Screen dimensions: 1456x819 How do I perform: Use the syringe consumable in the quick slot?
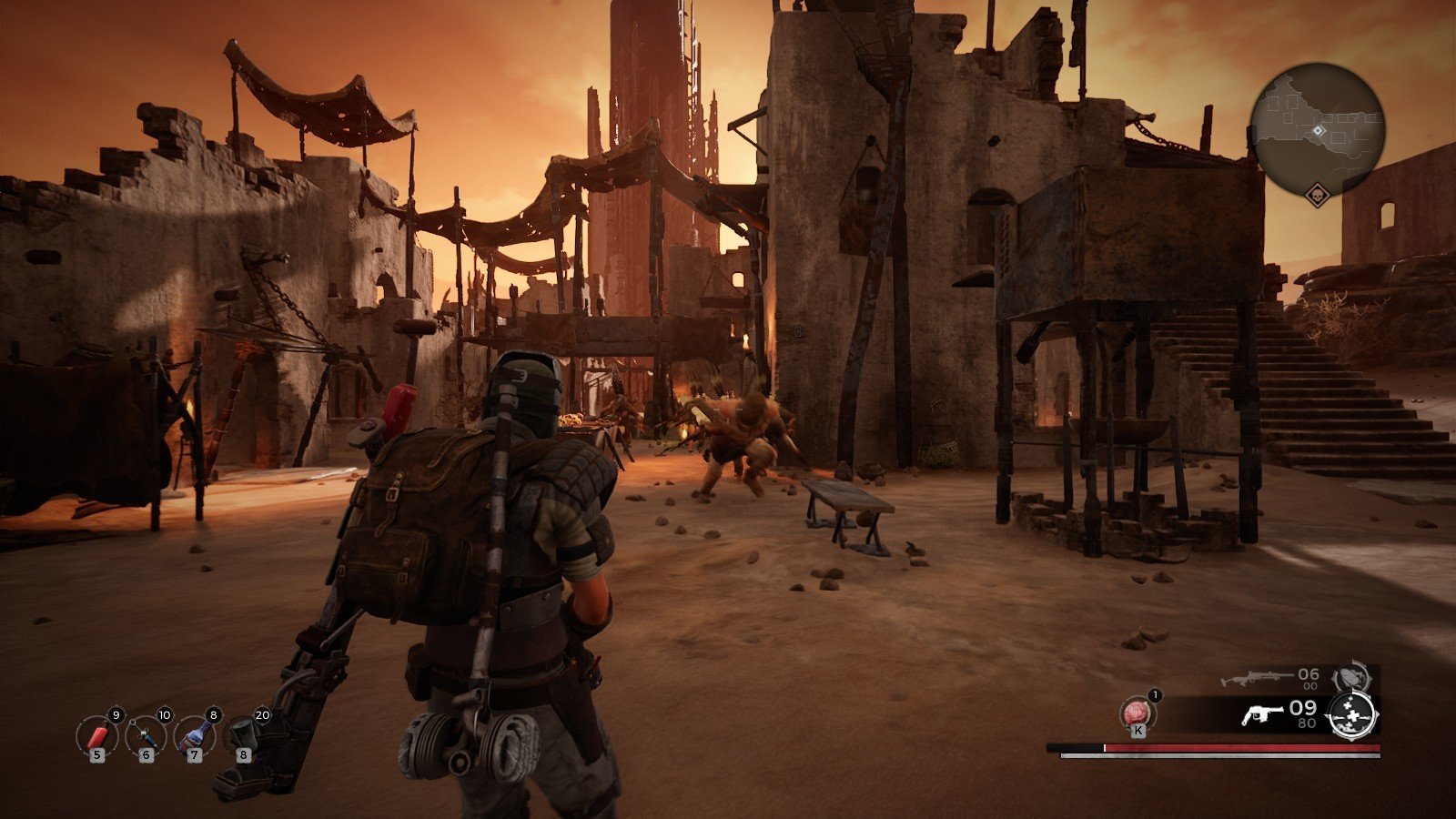click(145, 735)
